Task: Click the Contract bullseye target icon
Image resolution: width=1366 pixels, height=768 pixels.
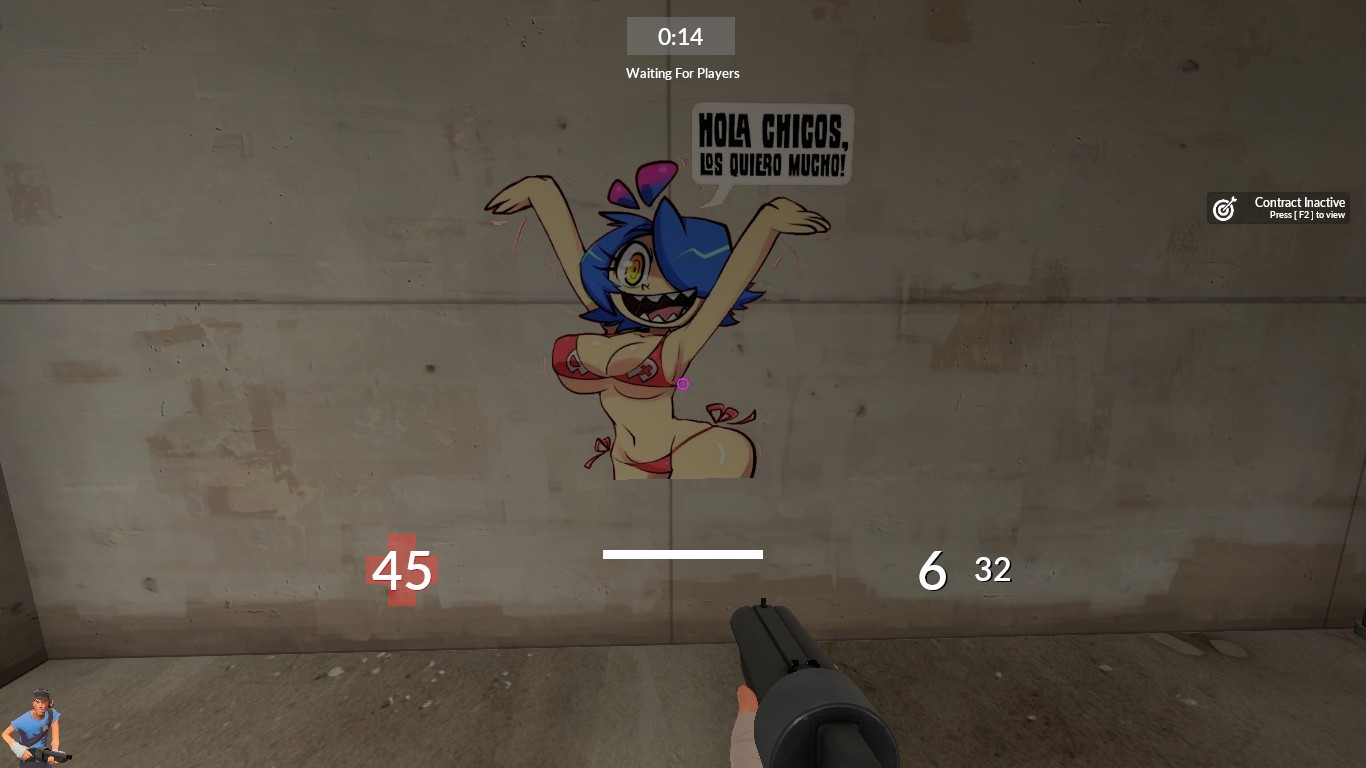Action: [1224, 208]
